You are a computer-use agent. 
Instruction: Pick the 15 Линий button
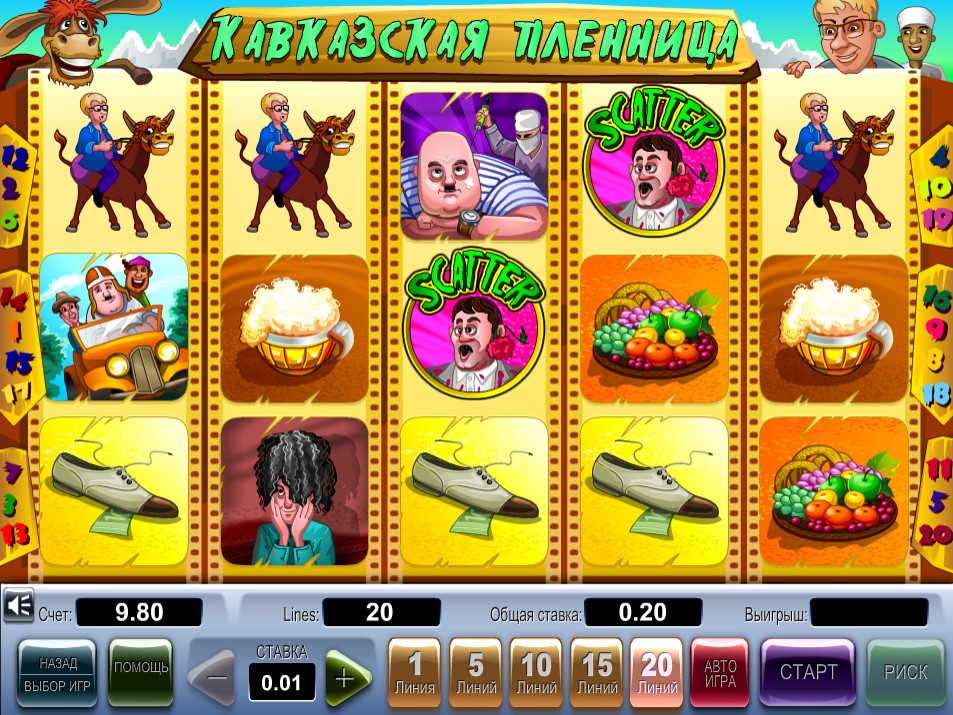(x=597, y=673)
